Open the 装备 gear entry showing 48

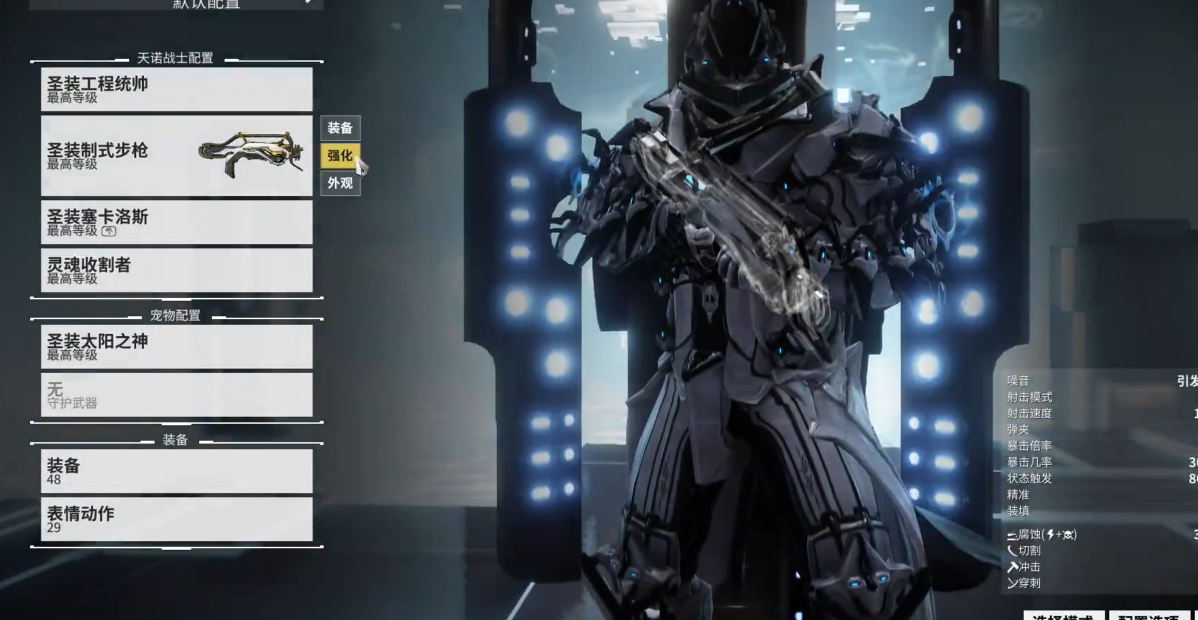pos(176,470)
